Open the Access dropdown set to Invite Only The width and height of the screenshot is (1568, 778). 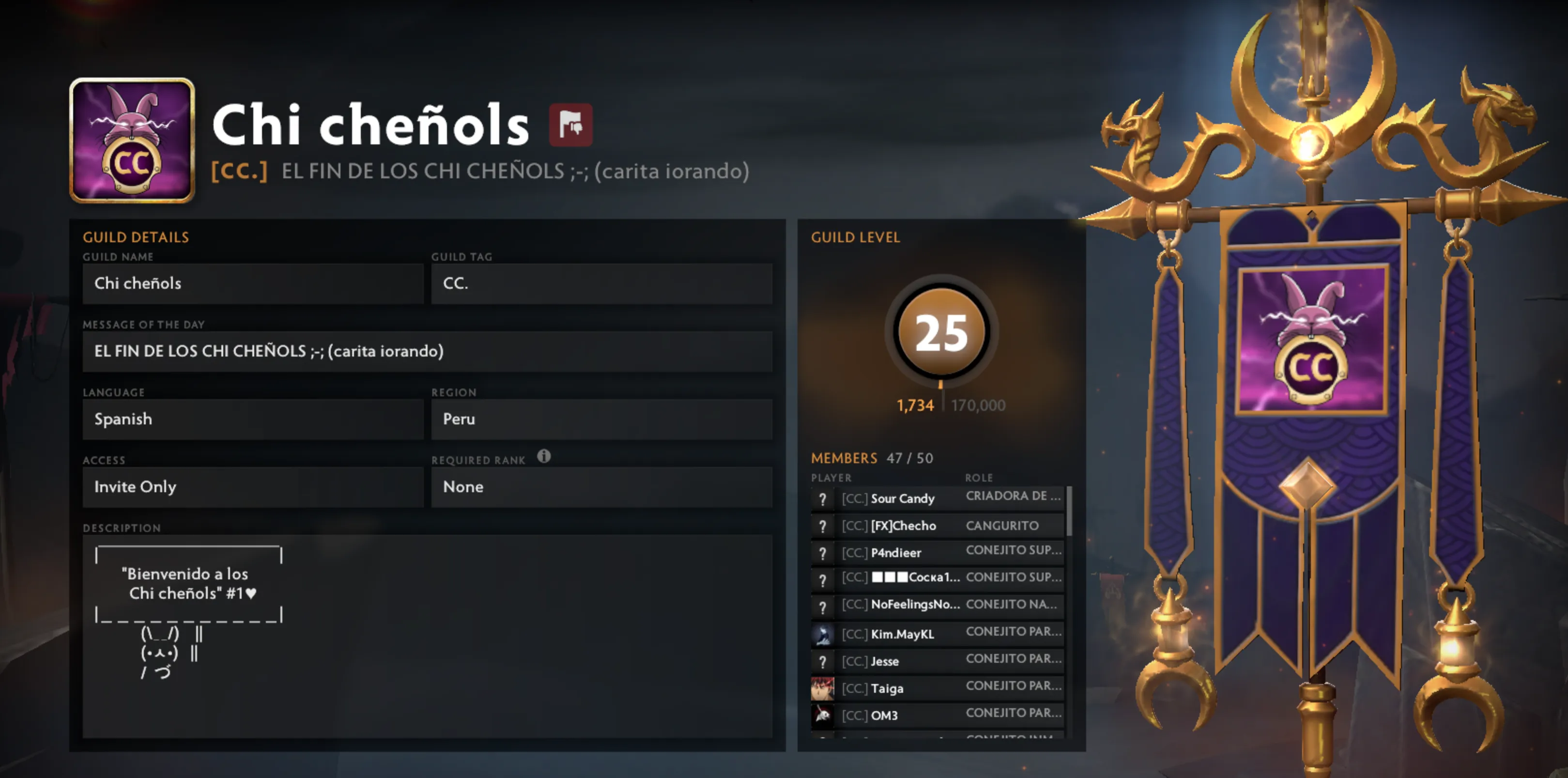[x=253, y=486]
